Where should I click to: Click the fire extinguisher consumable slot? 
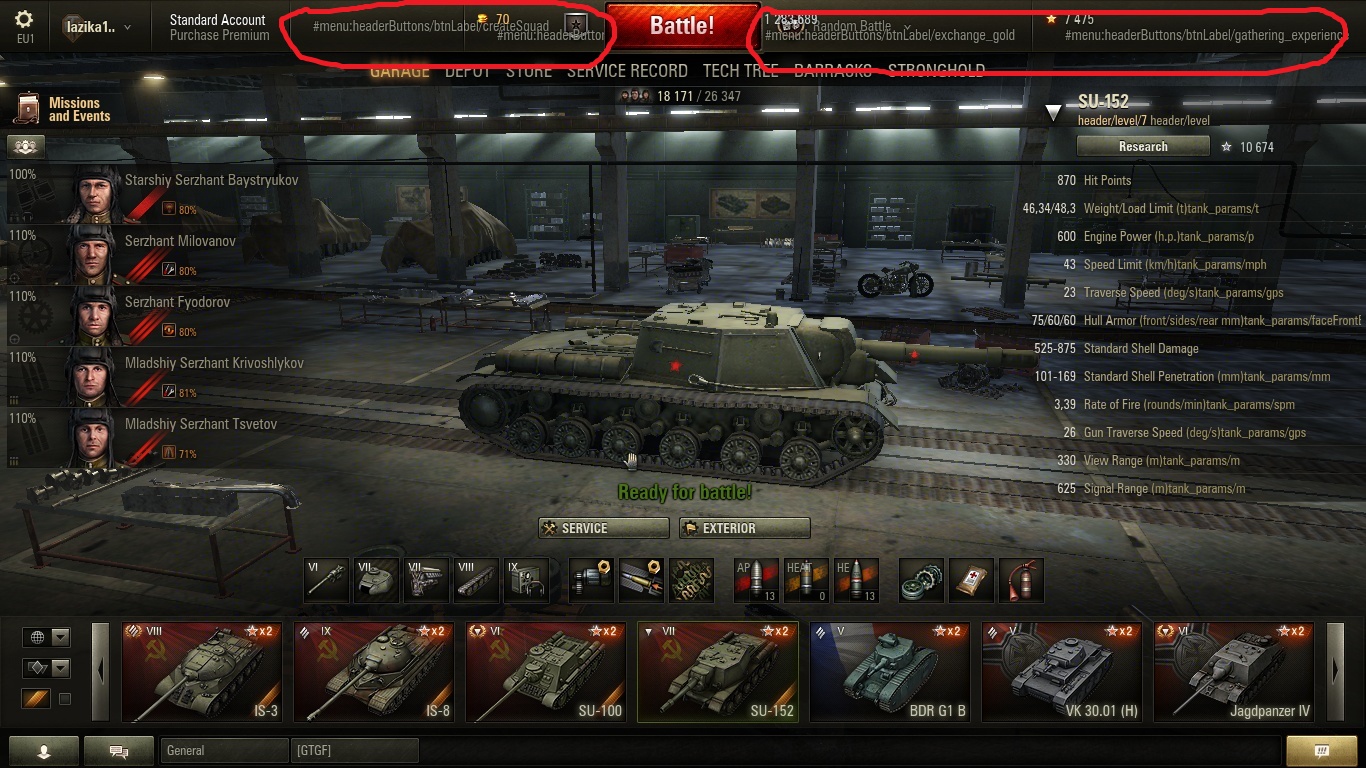(x=1021, y=580)
